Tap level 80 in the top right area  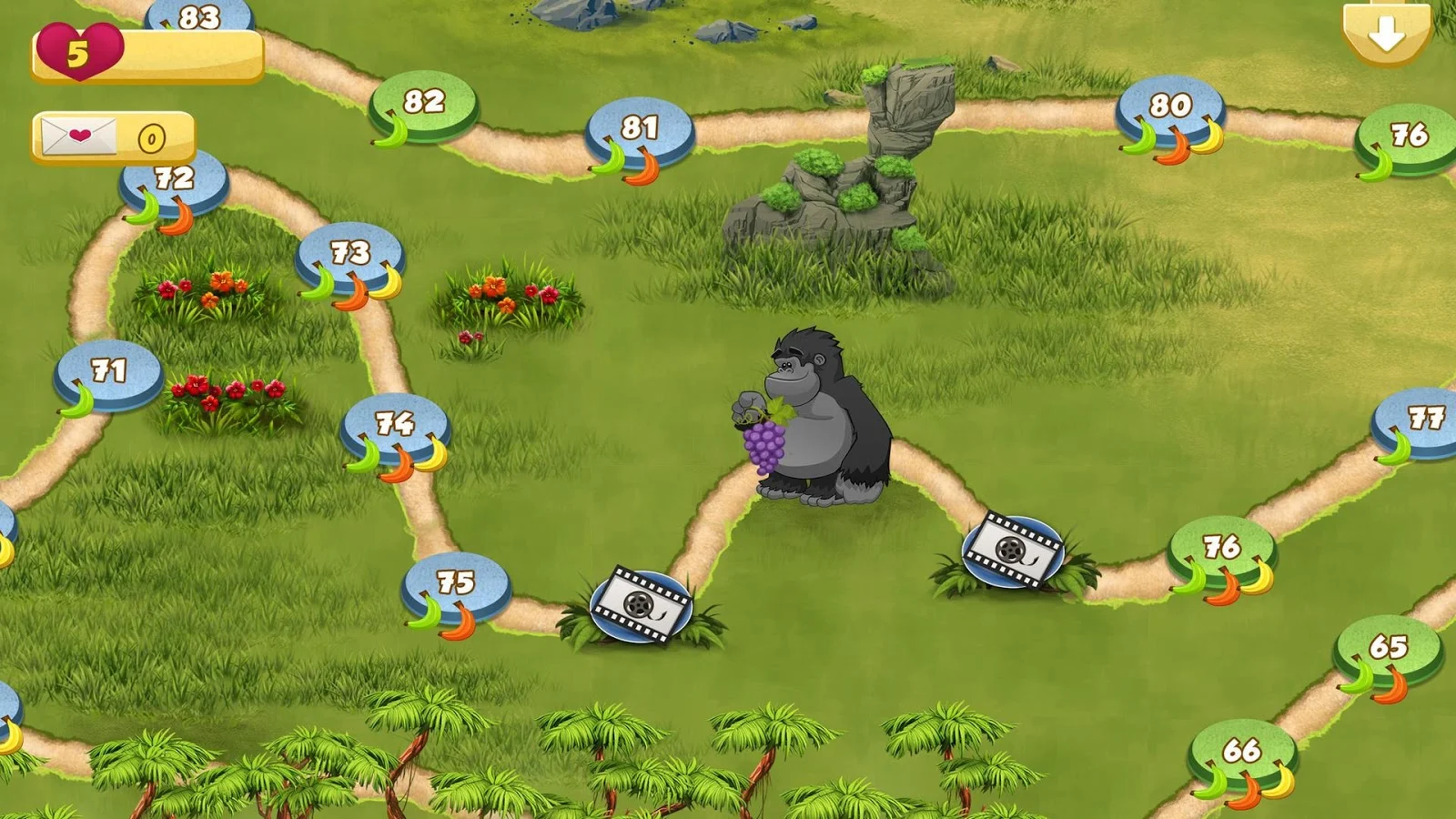(x=1169, y=106)
